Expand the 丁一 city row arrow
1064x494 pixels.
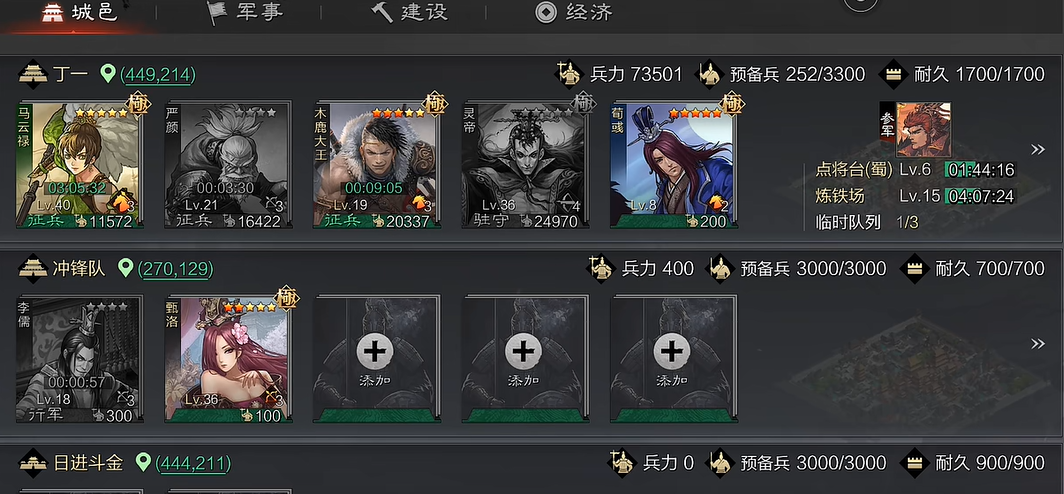click(x=1038, y=150)
